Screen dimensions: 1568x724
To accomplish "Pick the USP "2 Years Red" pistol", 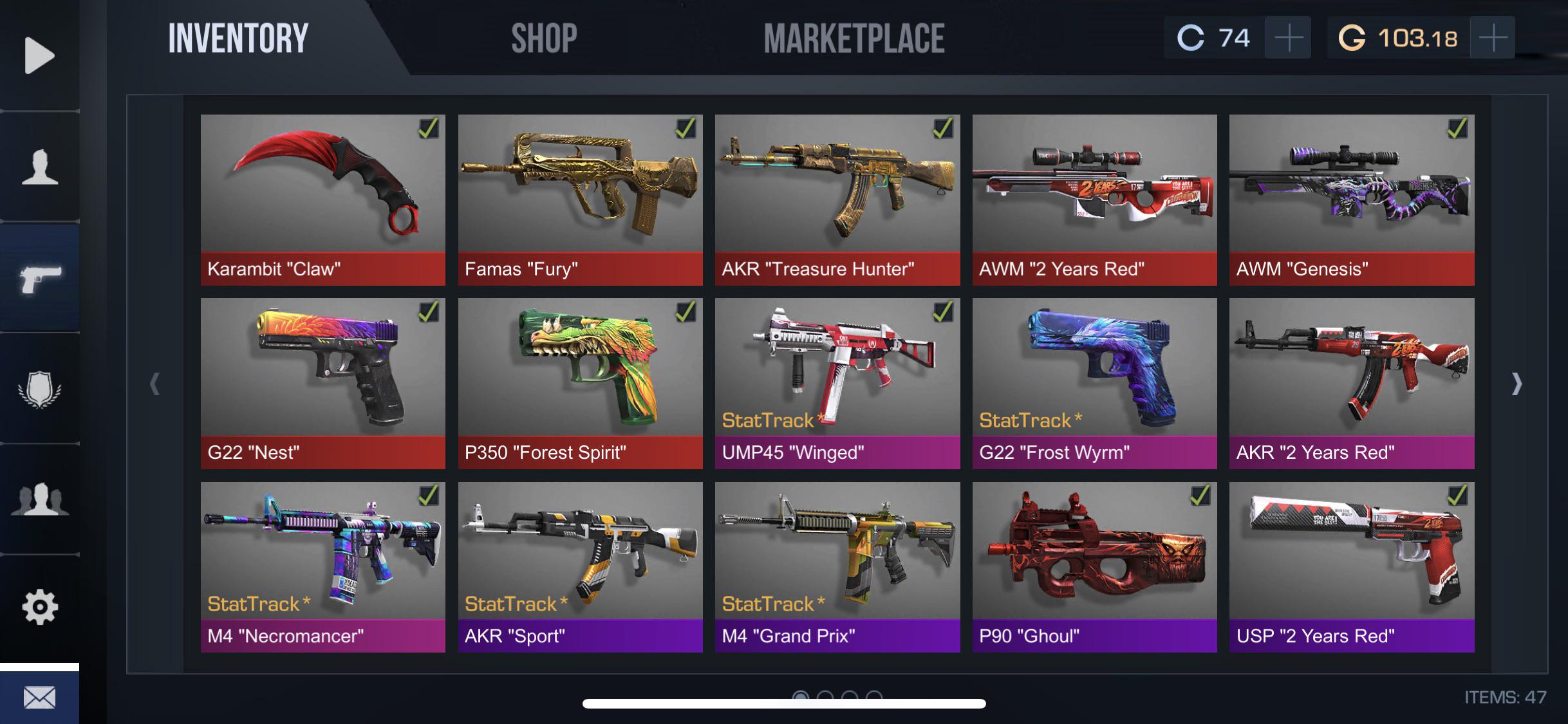I will pyautogui.click(x=1351, y=566).
